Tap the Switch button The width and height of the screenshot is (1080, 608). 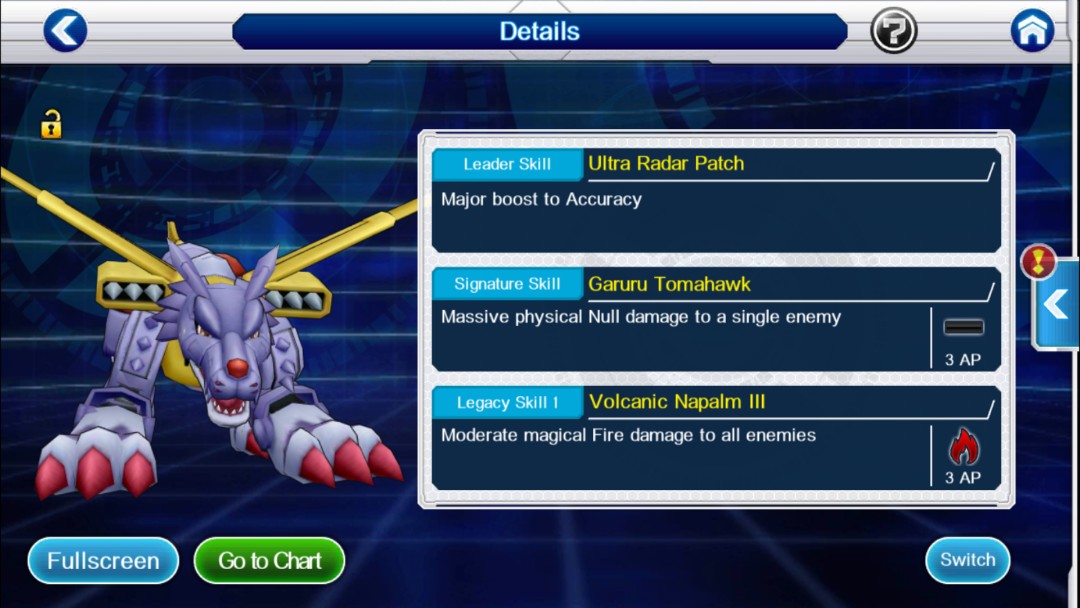click(x=967, y=560)
